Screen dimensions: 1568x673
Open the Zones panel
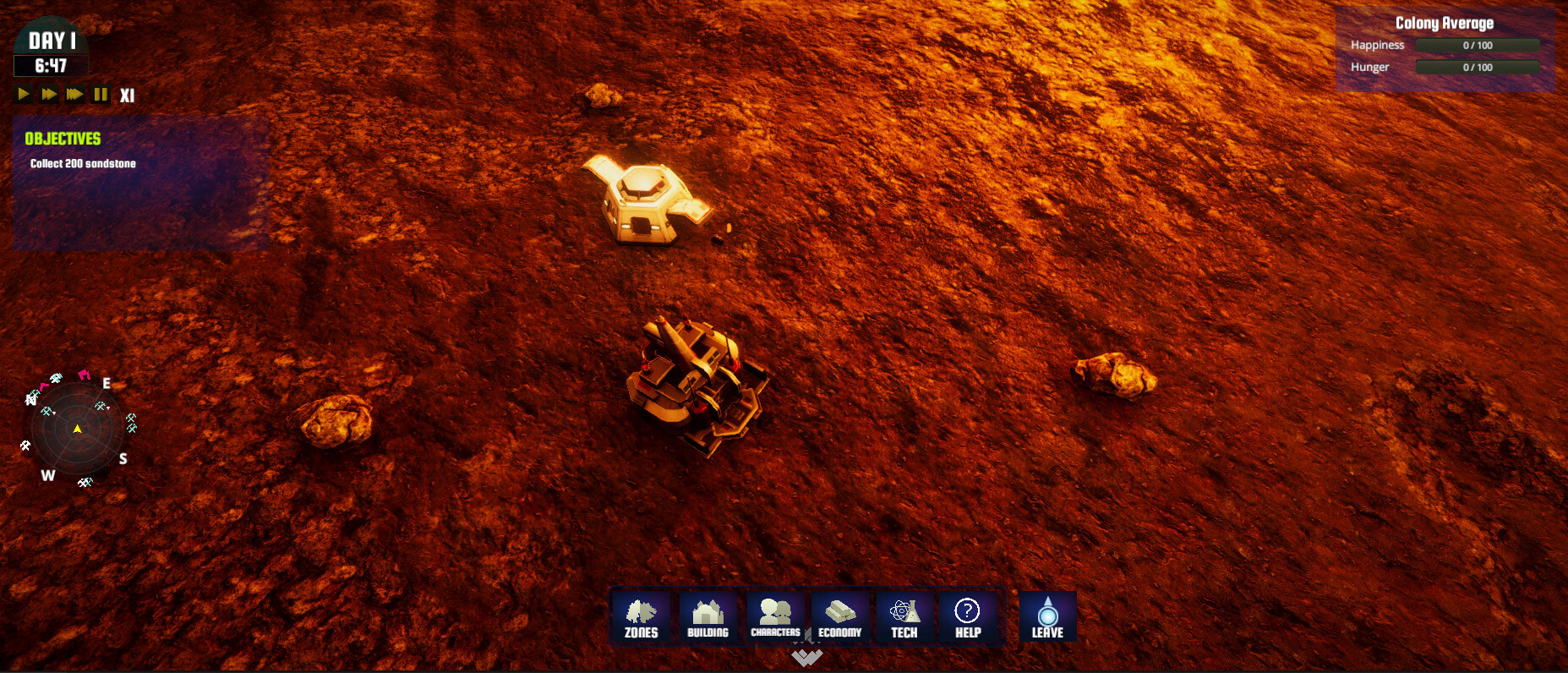point(640,617)
